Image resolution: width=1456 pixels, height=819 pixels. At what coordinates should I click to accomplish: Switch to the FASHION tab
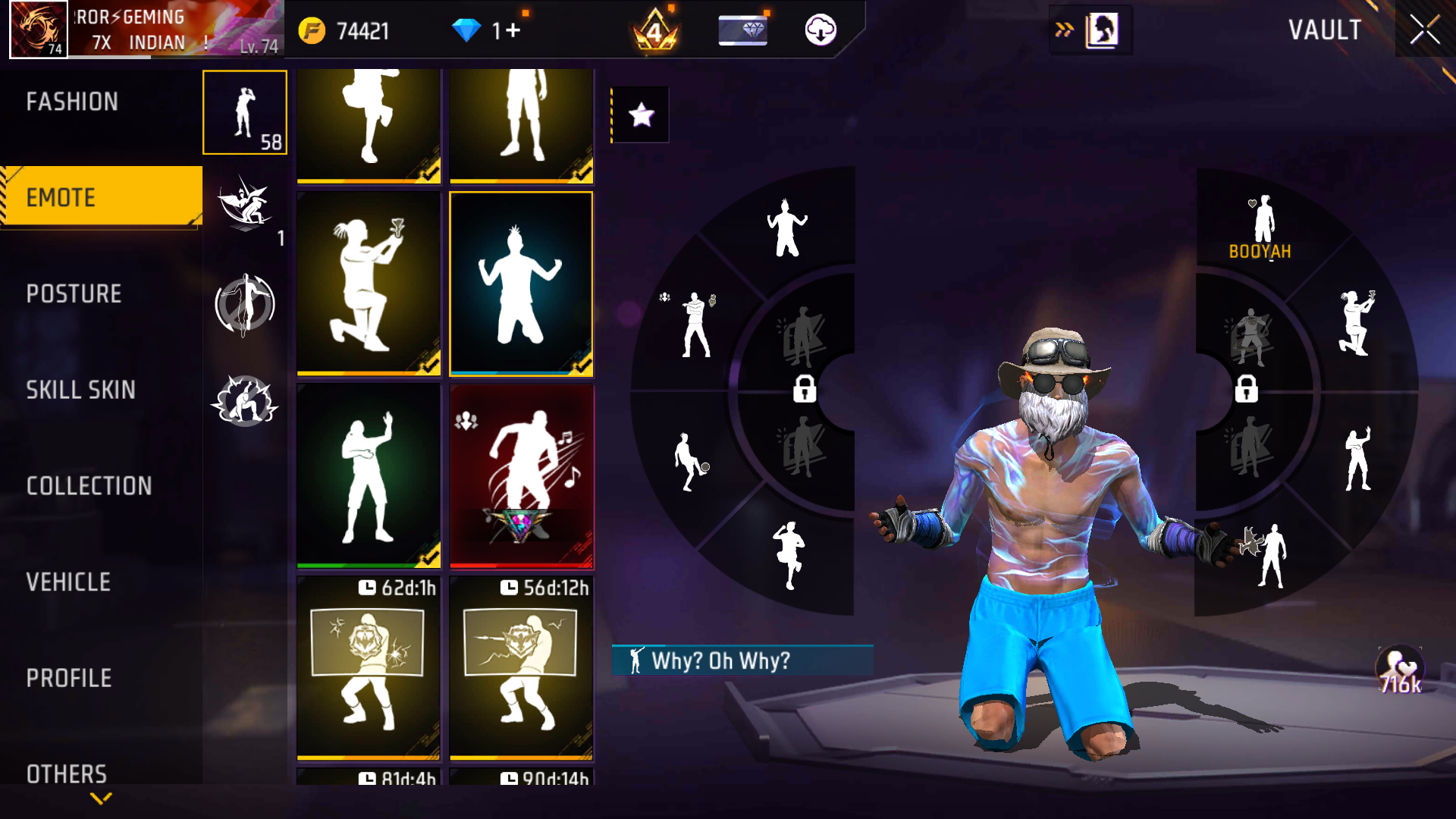coord(72,102)
